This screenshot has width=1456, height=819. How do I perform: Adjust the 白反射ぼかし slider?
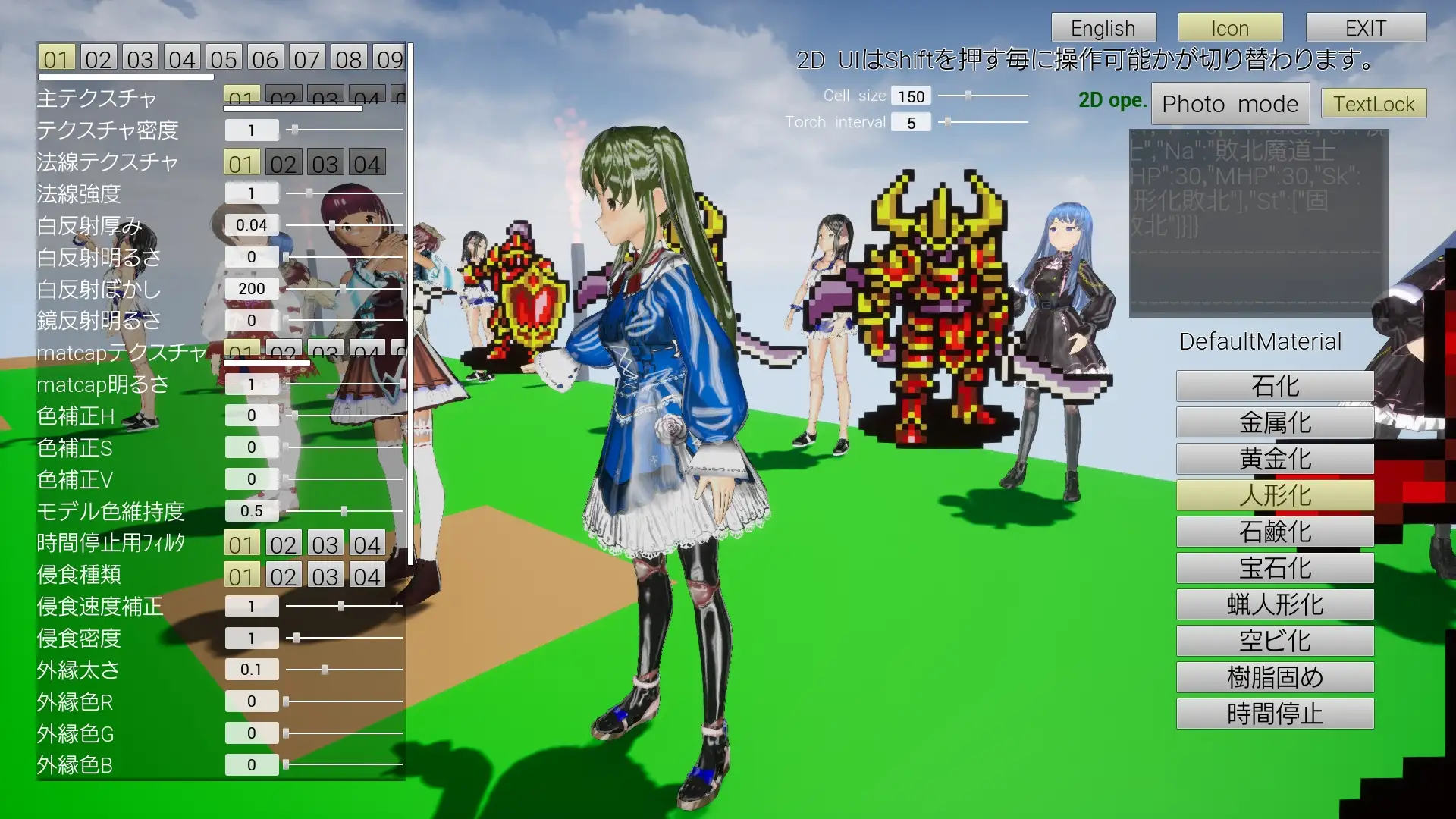tap(341, 288)
